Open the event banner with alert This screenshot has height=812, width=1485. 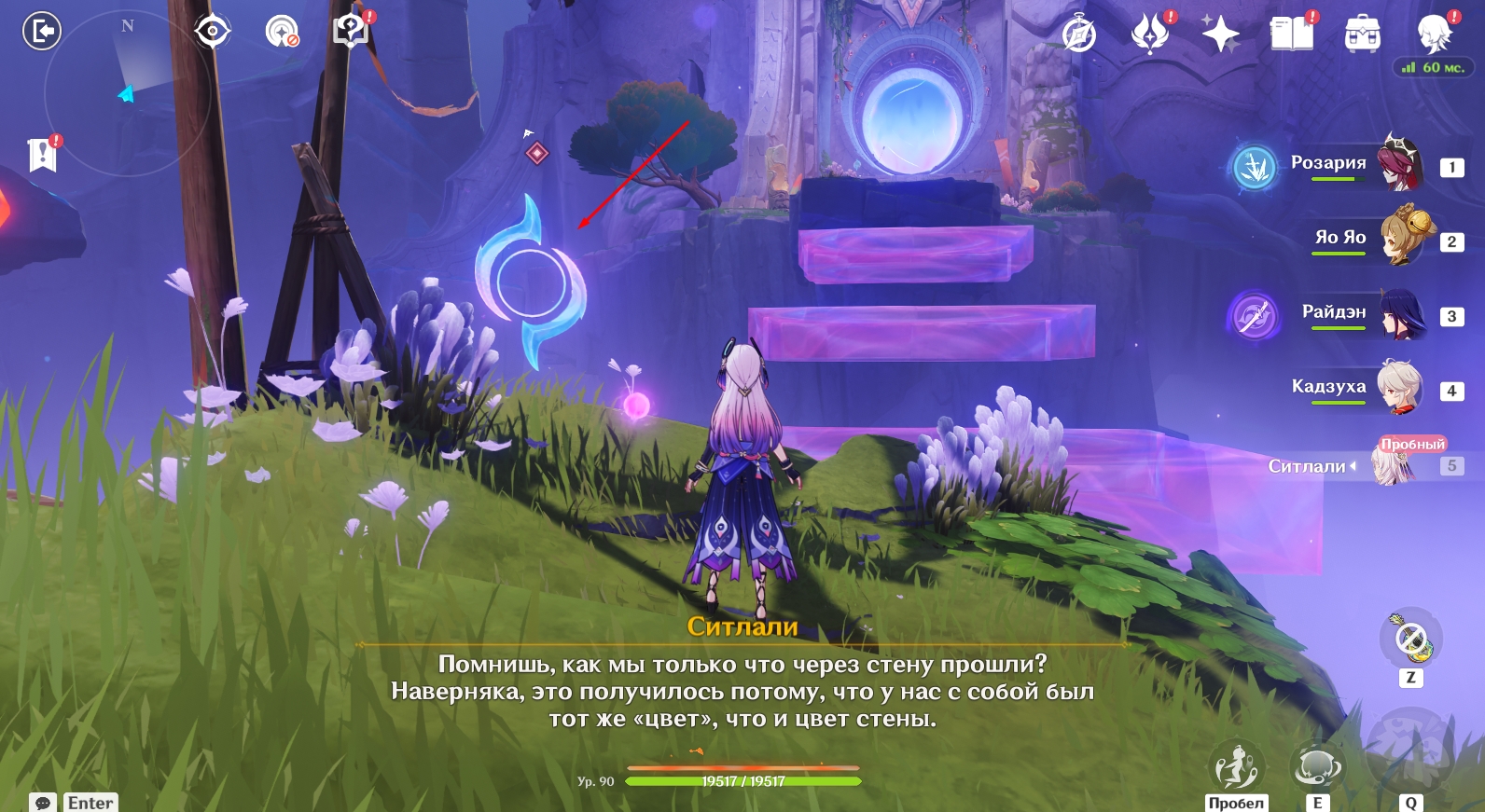point(42,155)
